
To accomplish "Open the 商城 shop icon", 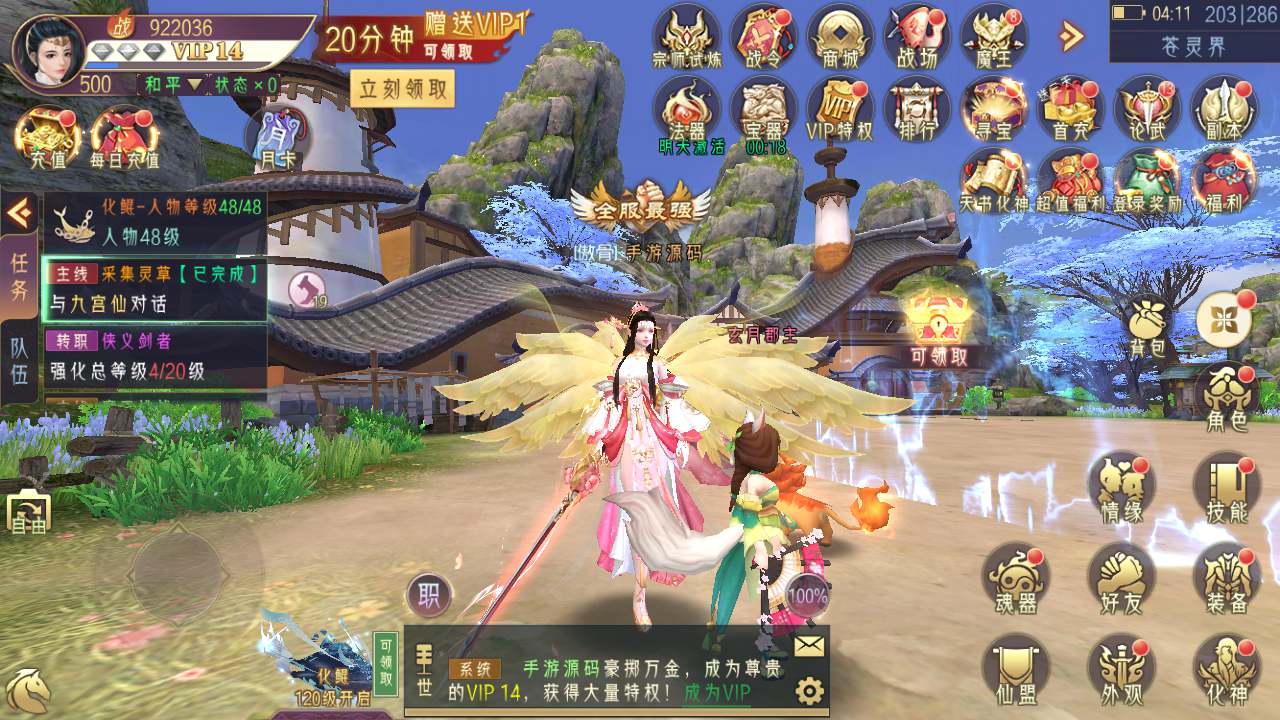I will tap(840, 37).
